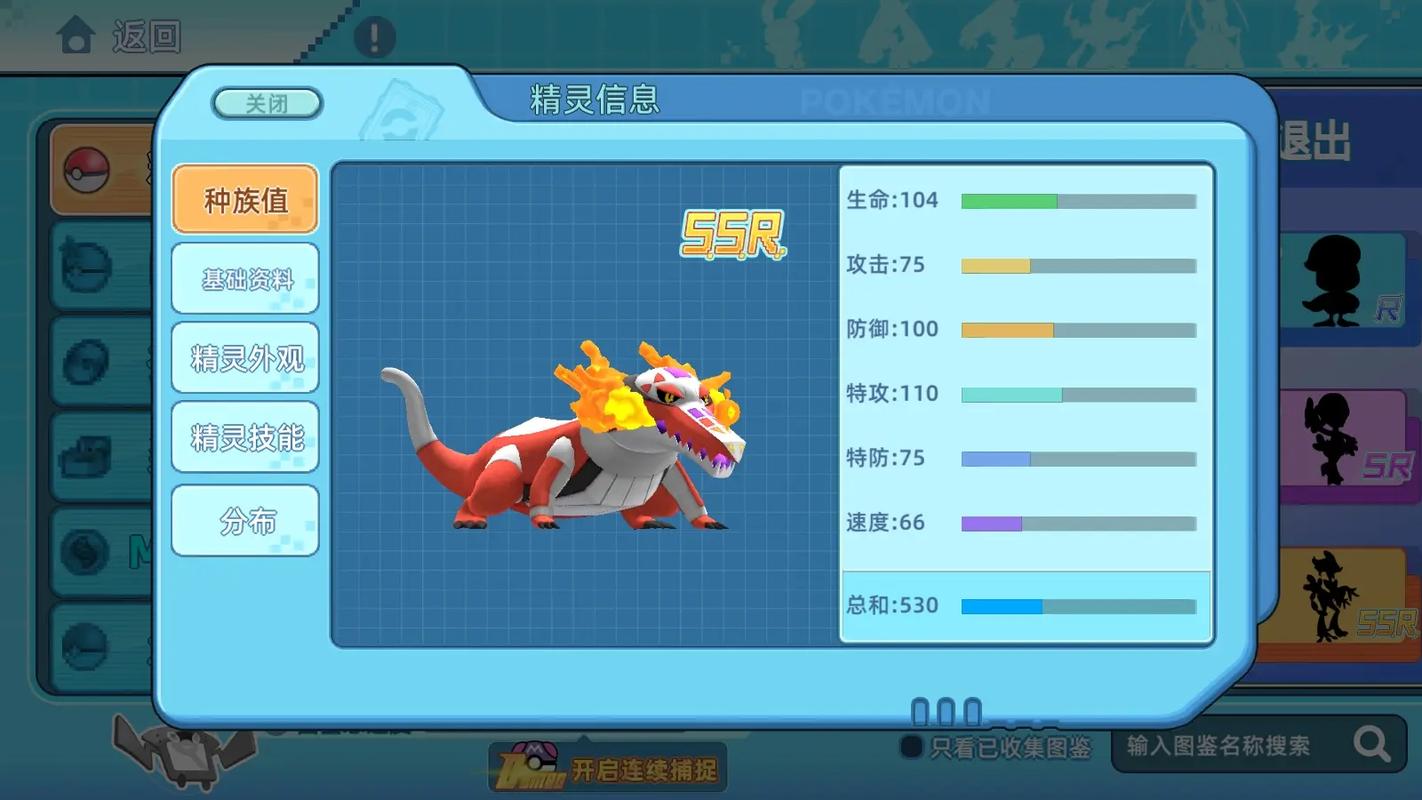This screenshot has width=1422, height=800.
Task: Open the 基础资料 tab
Action: 245,279
